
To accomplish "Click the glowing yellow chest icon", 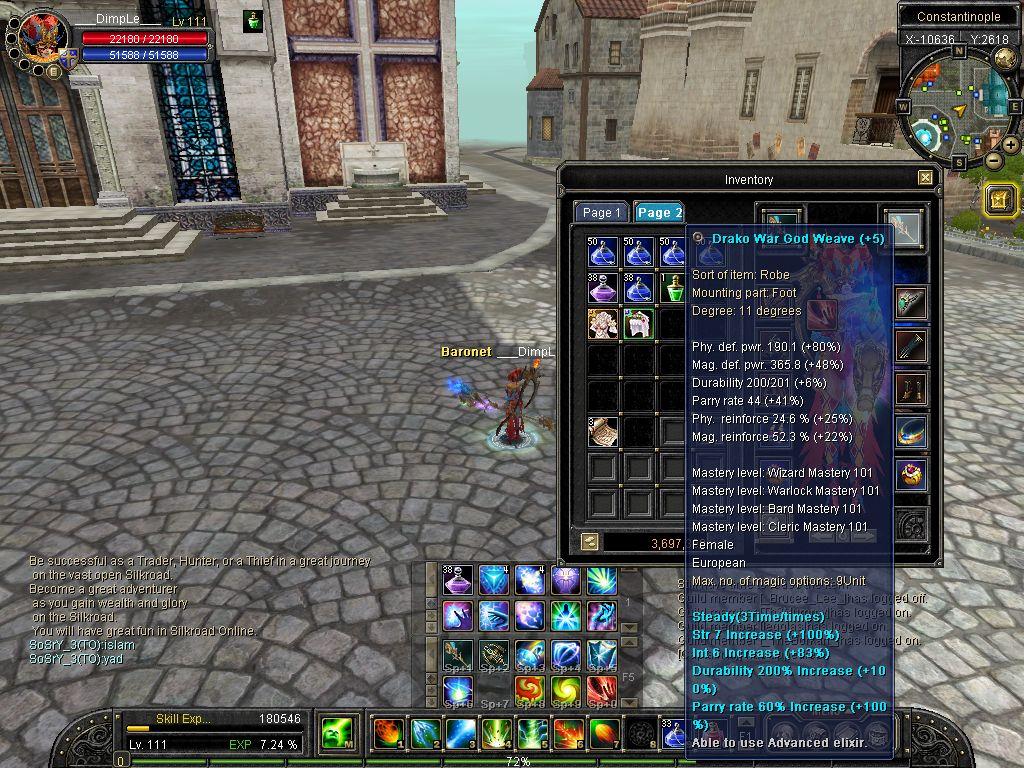I will click(x=1000, y=199).
